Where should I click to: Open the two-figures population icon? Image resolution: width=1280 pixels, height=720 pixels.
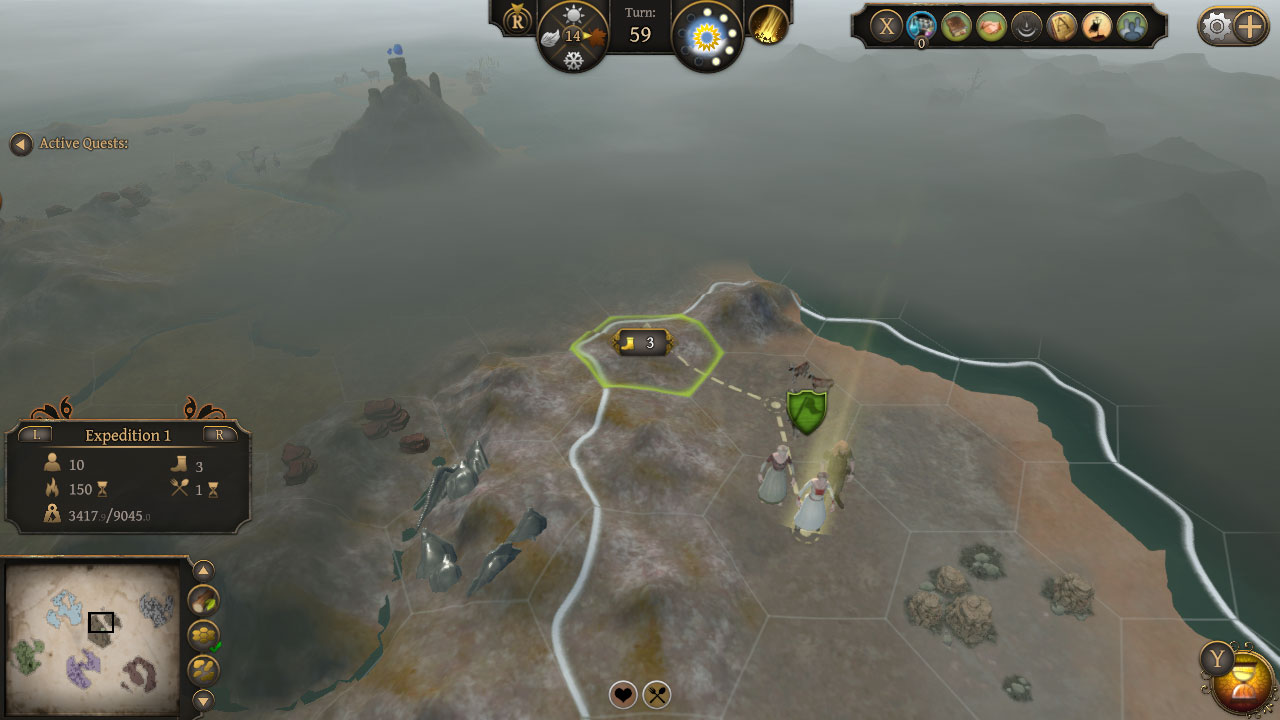click(1131, 26)
